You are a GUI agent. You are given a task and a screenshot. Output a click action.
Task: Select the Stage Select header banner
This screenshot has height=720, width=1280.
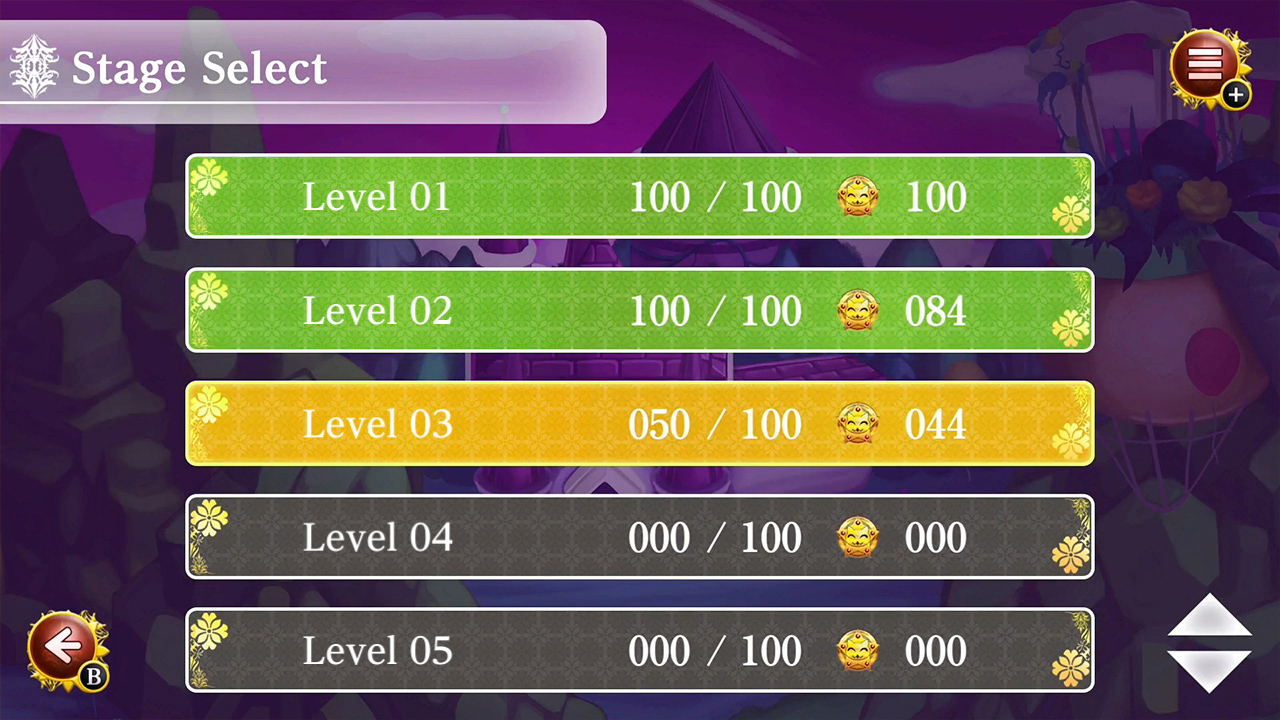[300, 68]
